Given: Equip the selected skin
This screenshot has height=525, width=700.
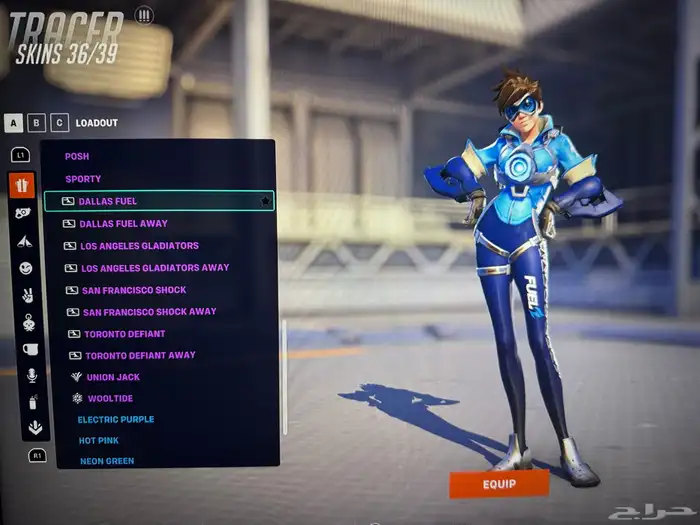Looking at the screenshot, I should (x=499, y=484).
